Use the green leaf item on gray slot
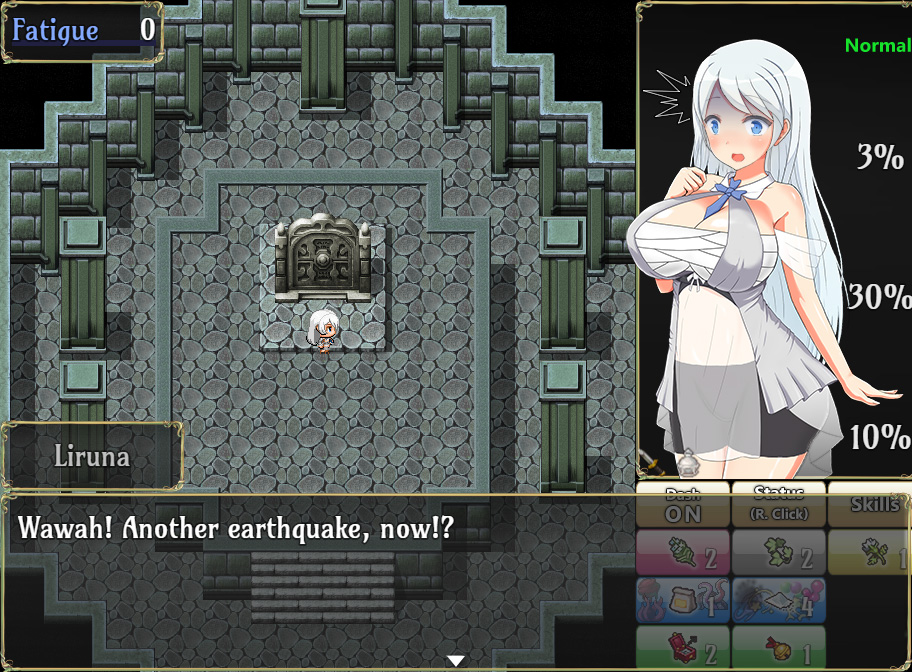This screenshot has width=912, height=672. 779,553
